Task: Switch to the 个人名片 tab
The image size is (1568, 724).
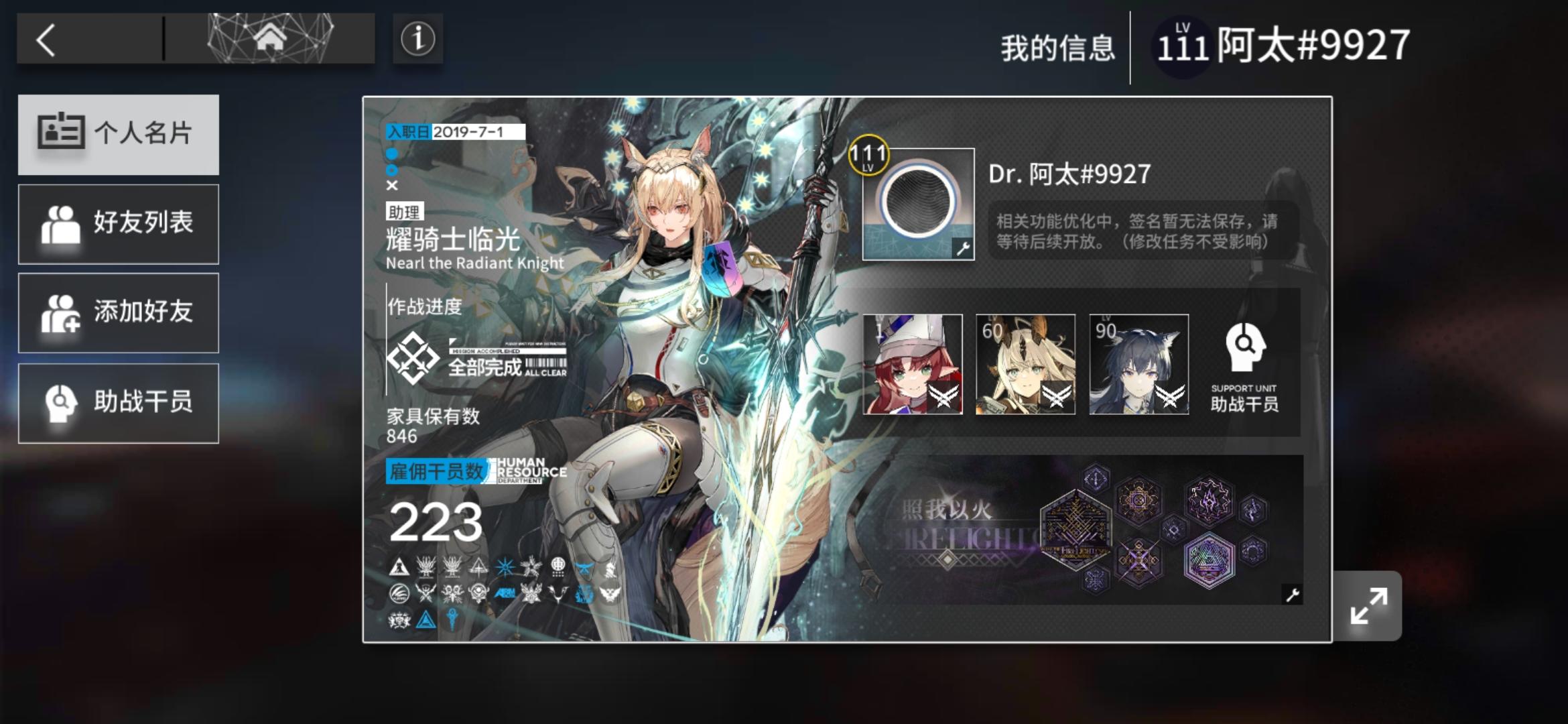Action: click(x=119, y=134)
